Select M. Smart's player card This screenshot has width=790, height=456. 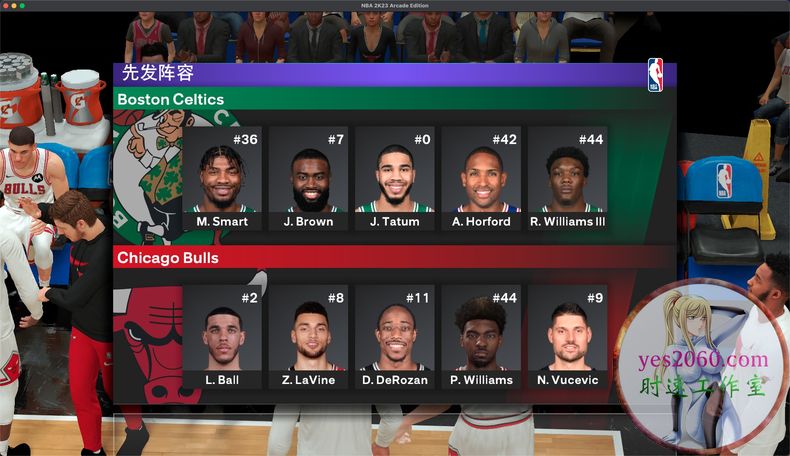[222, 179]
